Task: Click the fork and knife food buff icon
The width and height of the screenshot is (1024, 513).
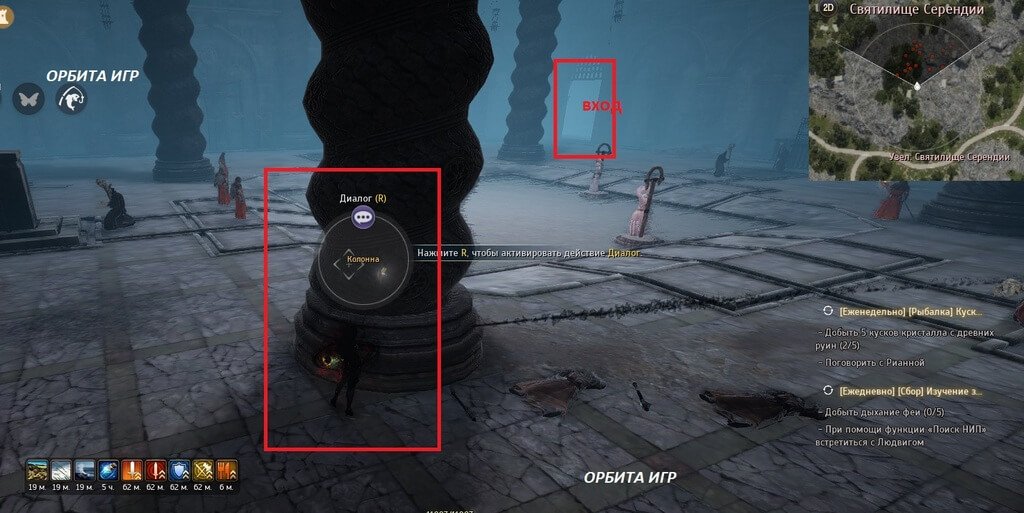Action: pyautogui.click(x=226, y=470)
